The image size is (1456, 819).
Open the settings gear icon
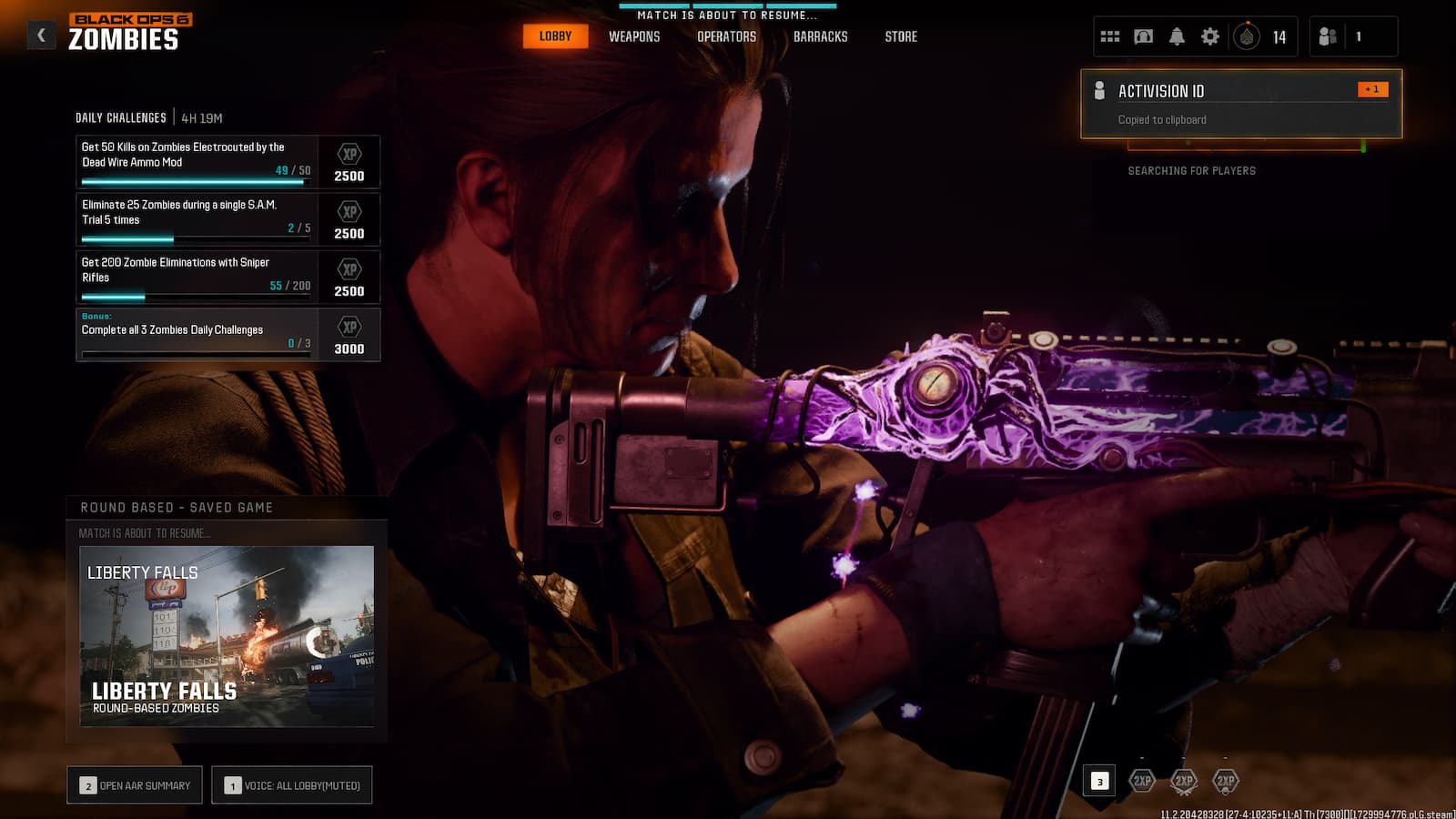(1210, 35)
